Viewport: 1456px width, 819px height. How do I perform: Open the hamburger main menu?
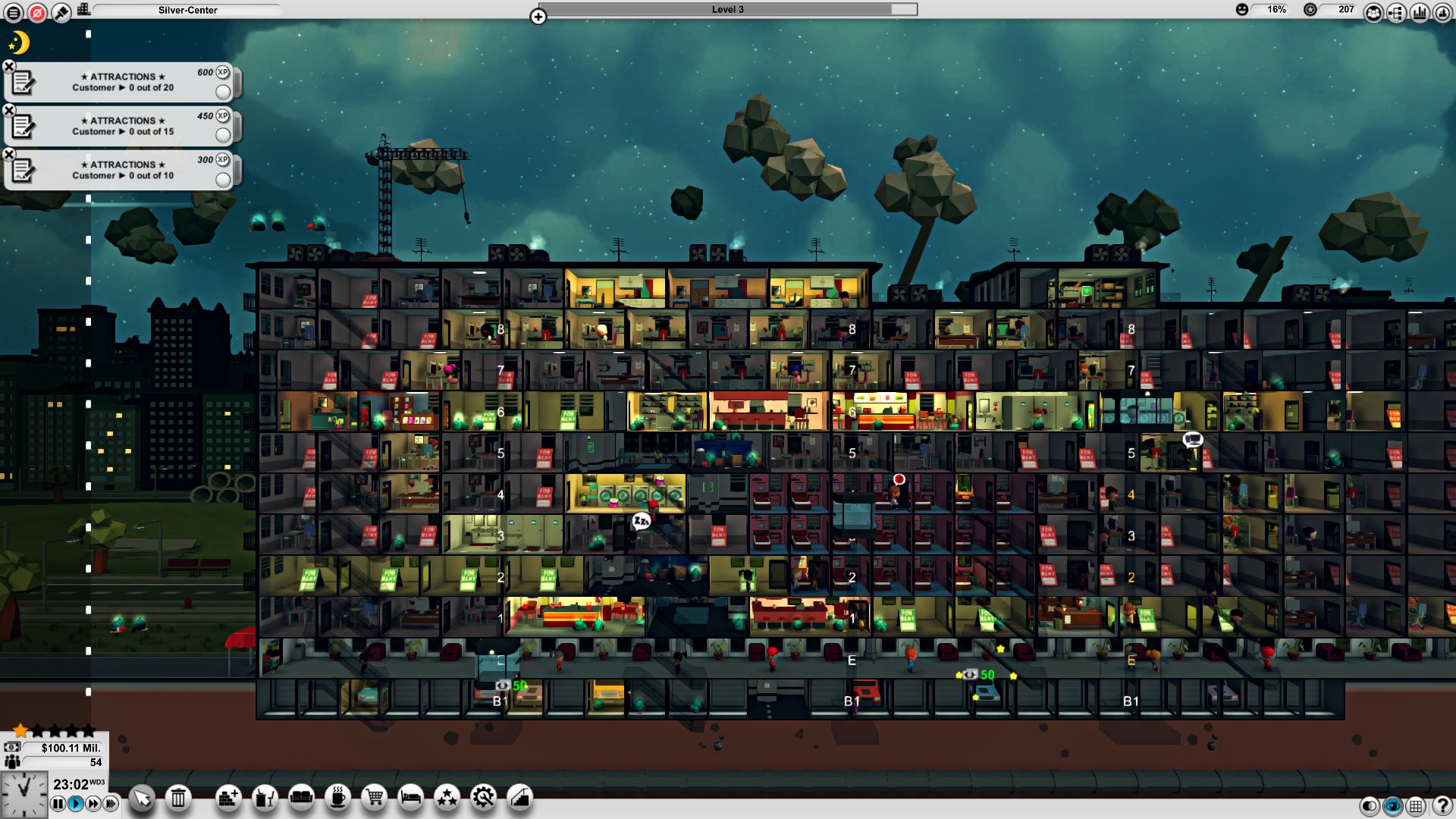(13, 11)
